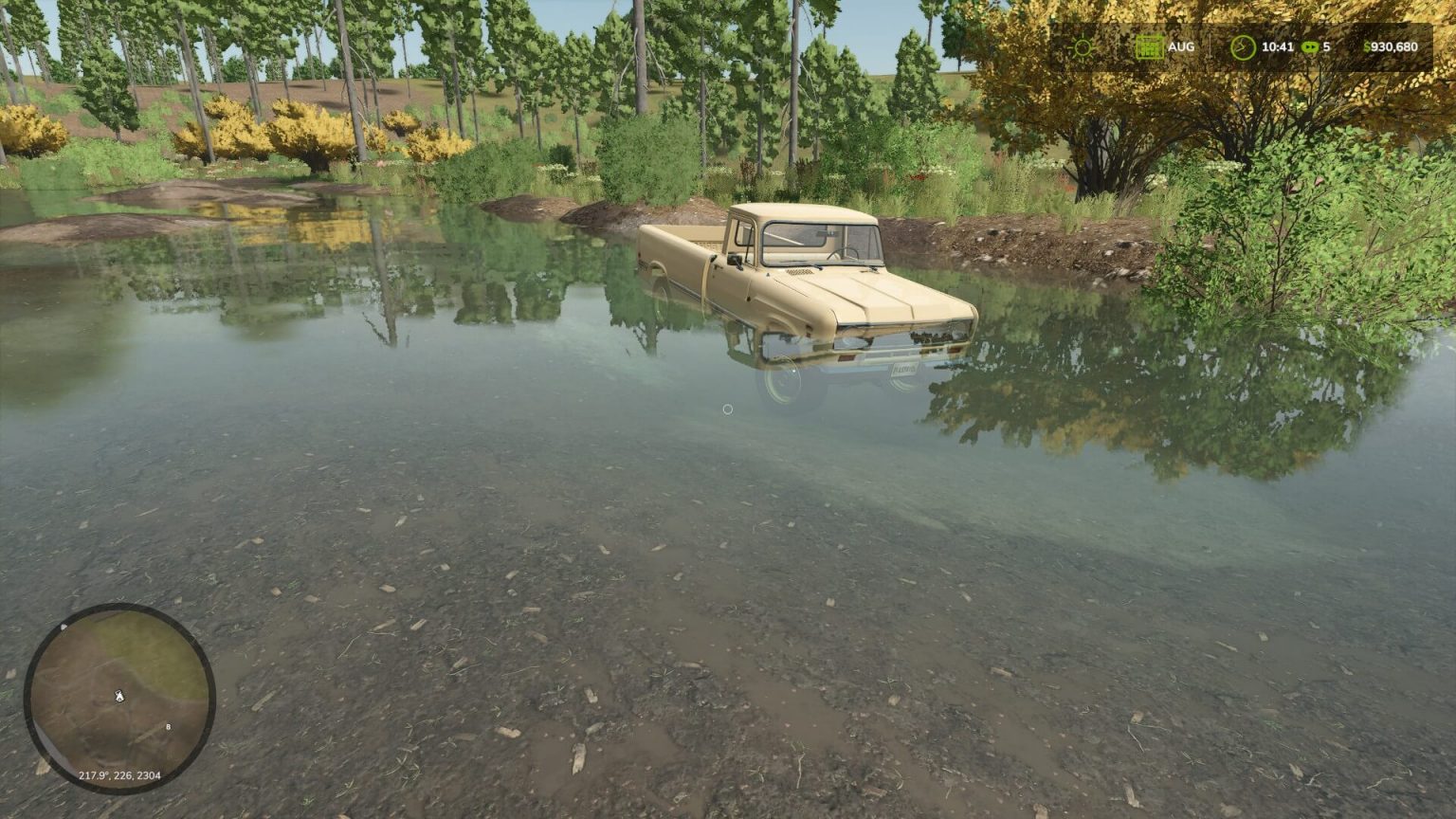Click the divider line between AUG and the clock
Screen dimensions: 1456x819
[1210, 45]
